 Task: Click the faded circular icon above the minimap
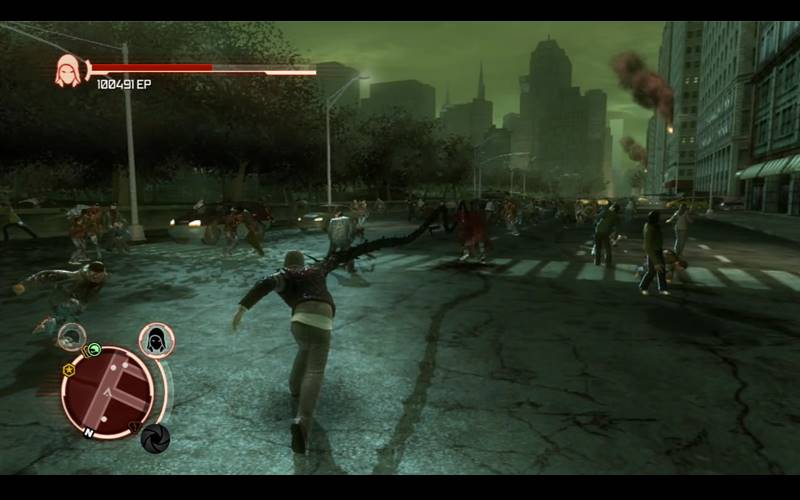coord(71,336)
